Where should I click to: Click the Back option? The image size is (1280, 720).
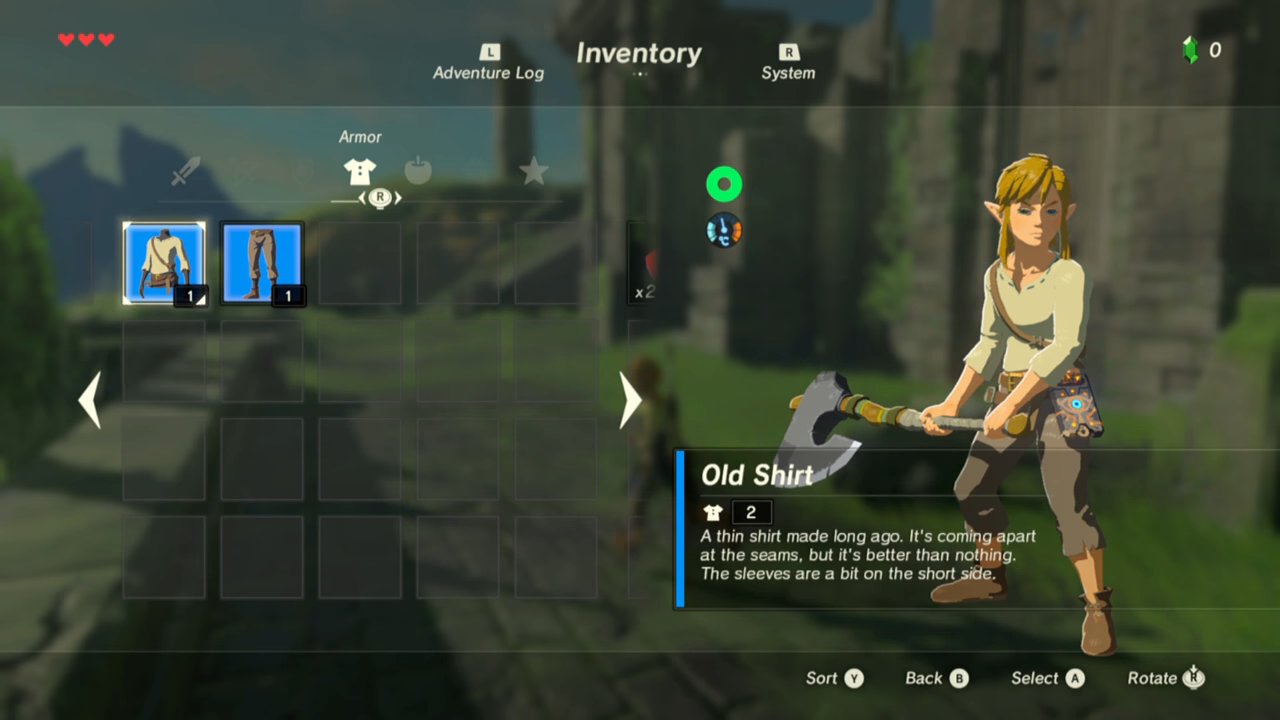(936, 678)
